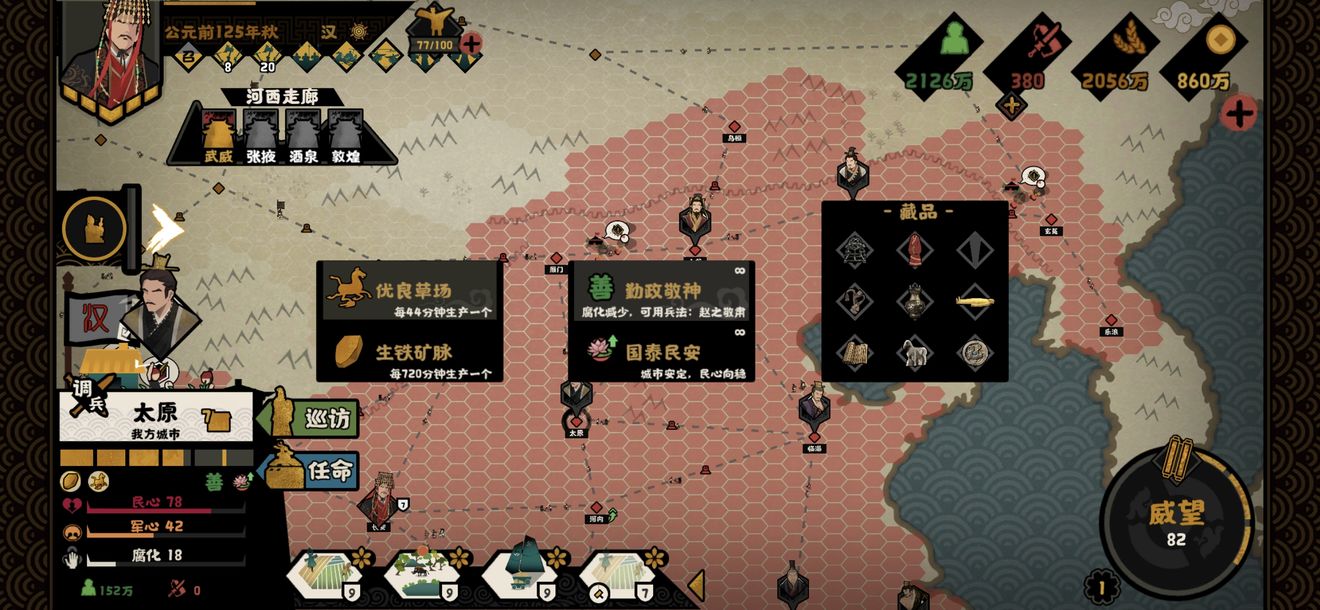
Task: Select the 敦煌 city card
Action: 346,134
